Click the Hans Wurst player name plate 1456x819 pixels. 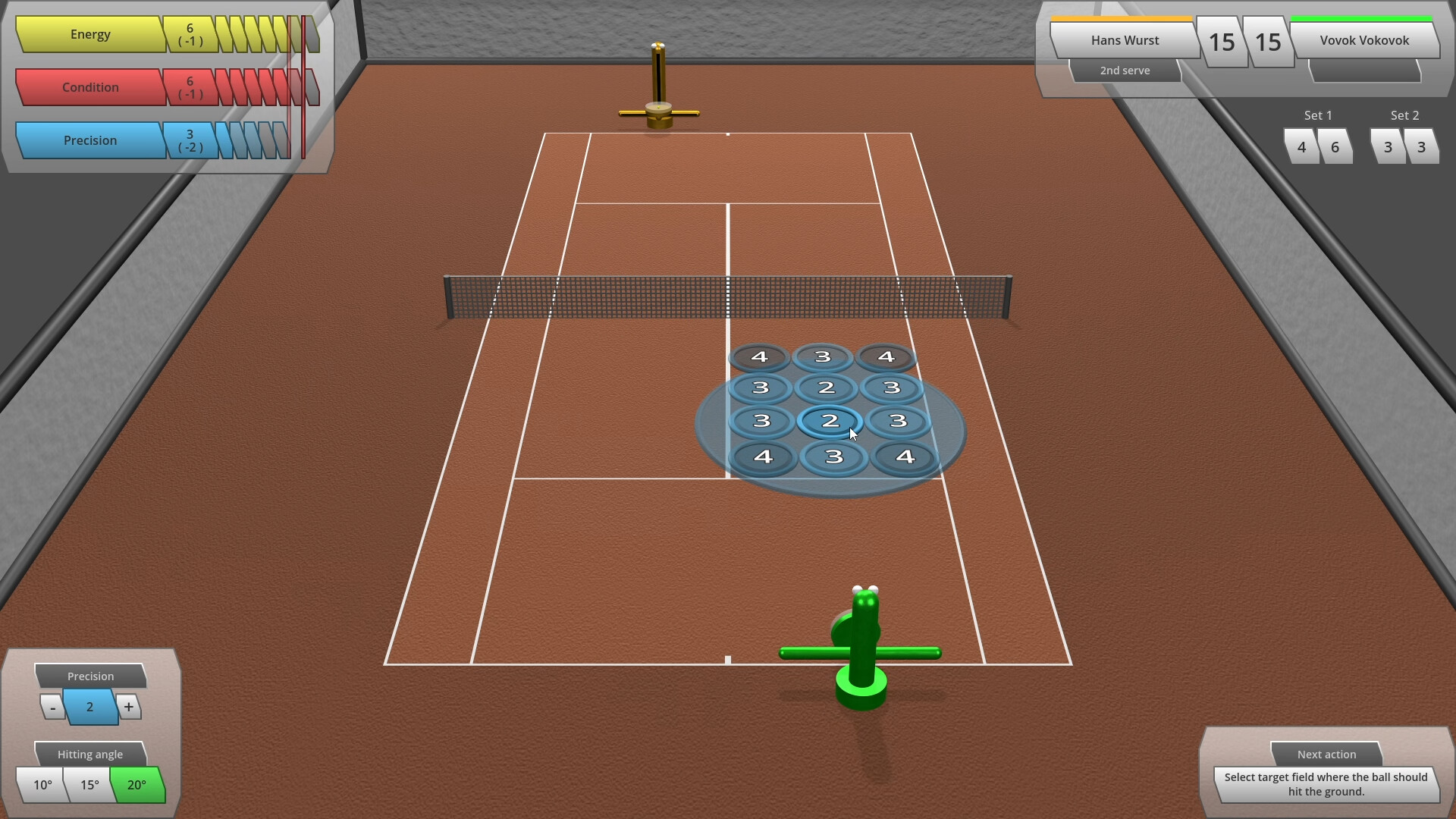[1124, 39]
